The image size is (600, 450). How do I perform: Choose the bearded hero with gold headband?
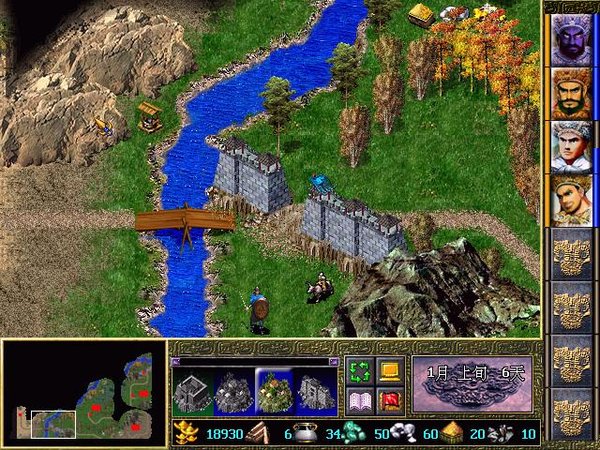tap(570, 93)
